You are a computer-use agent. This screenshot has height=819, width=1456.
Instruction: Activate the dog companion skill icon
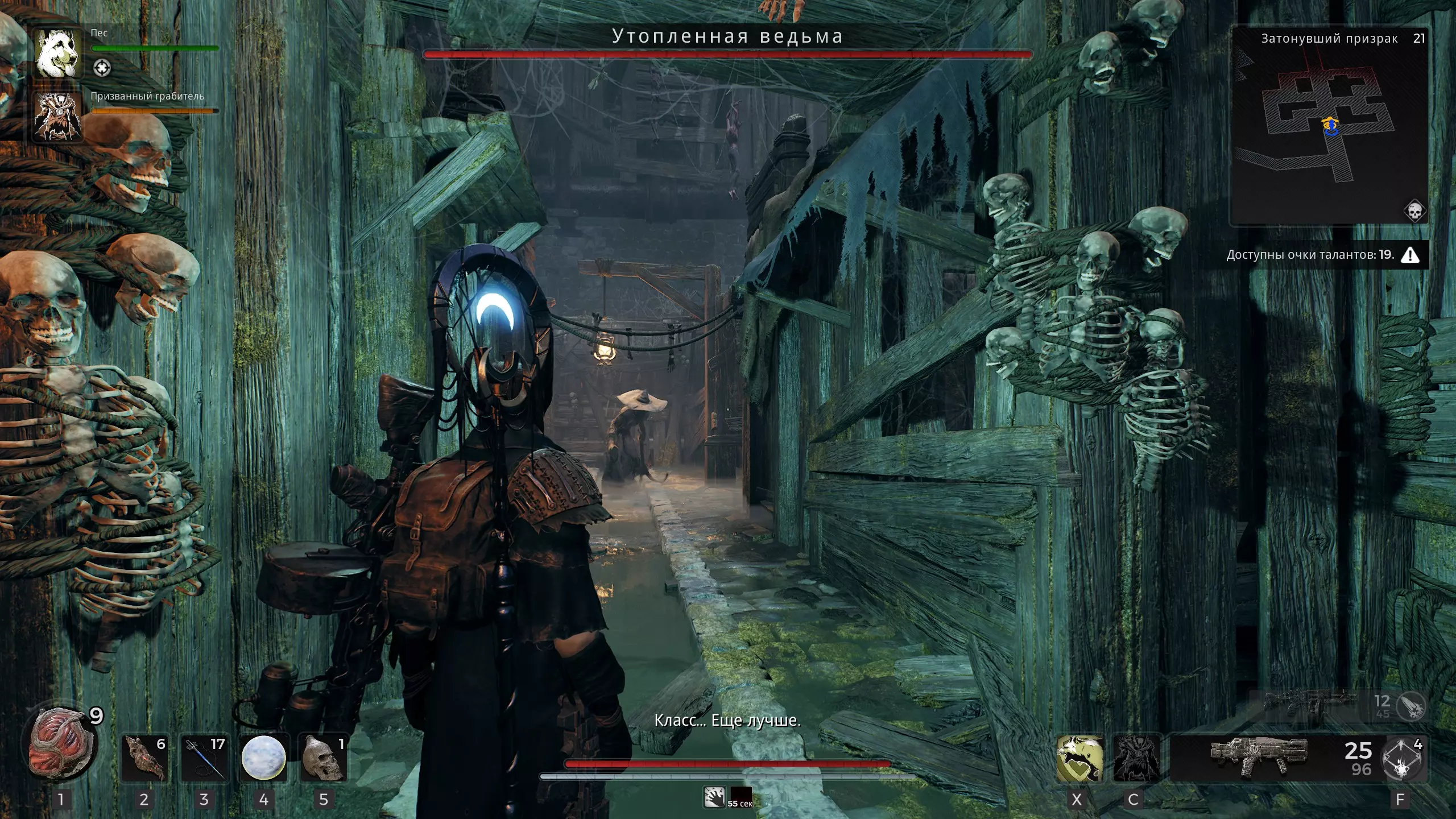click(x=1079, y=758)
